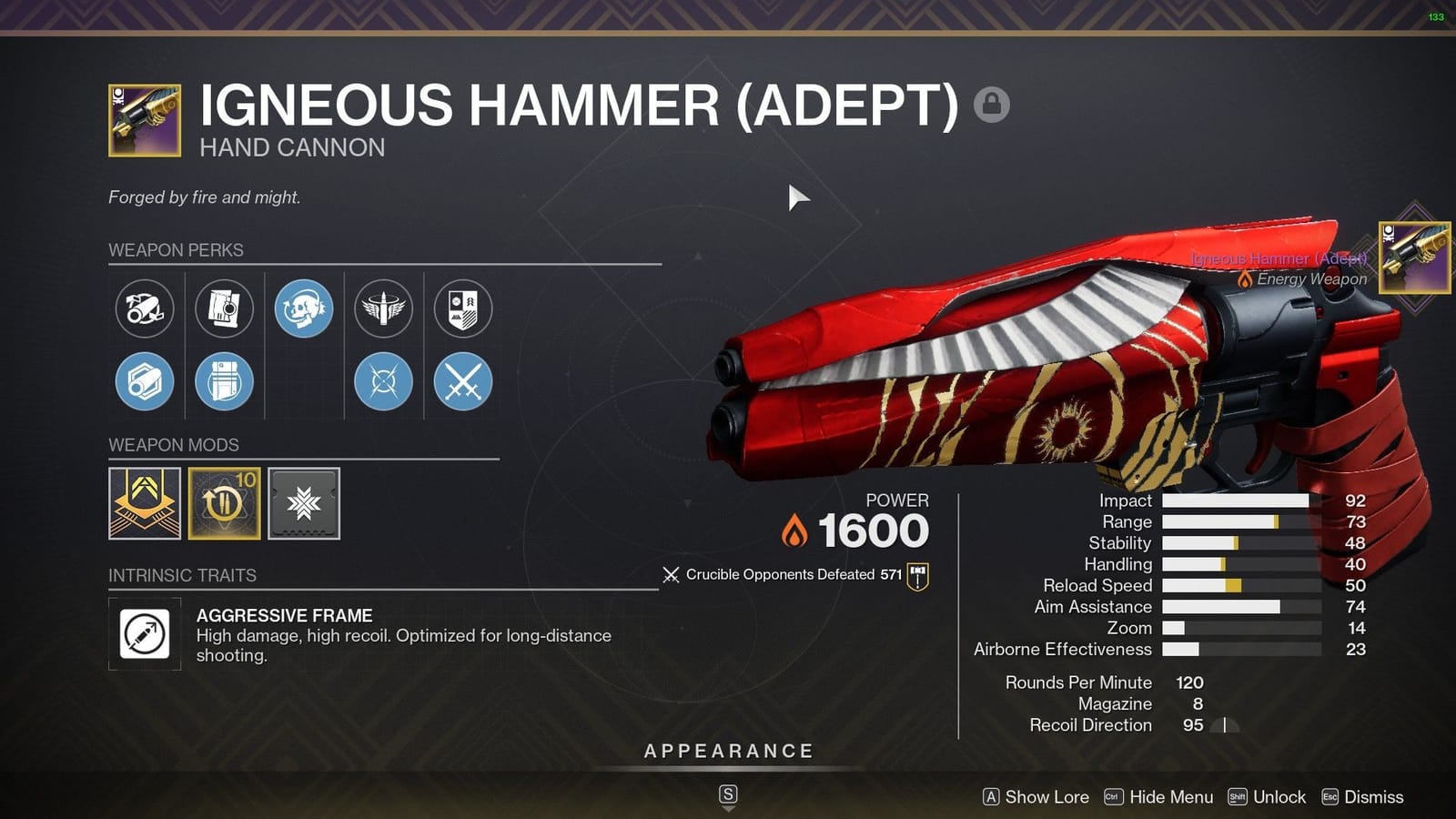This screenshot has width=1456, height=819.
Task: Select the winged-bullet trait perk
Action: coord(383,309)
